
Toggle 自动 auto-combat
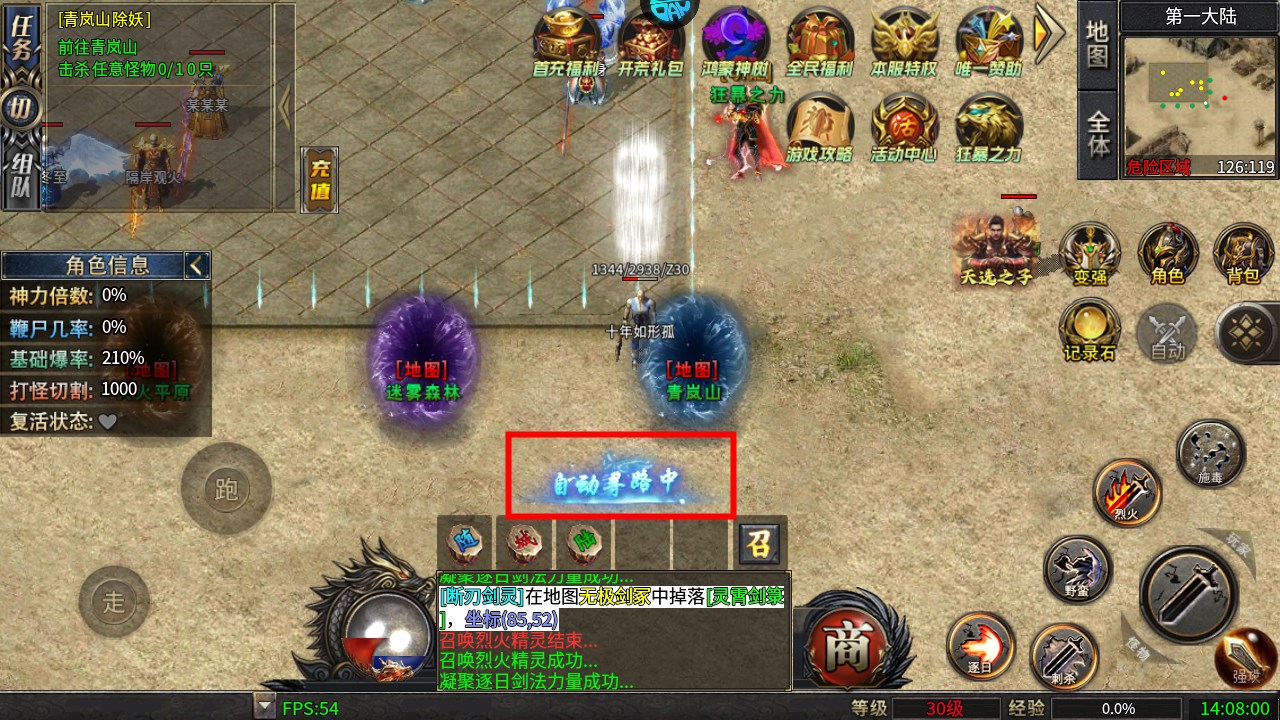1167,332
